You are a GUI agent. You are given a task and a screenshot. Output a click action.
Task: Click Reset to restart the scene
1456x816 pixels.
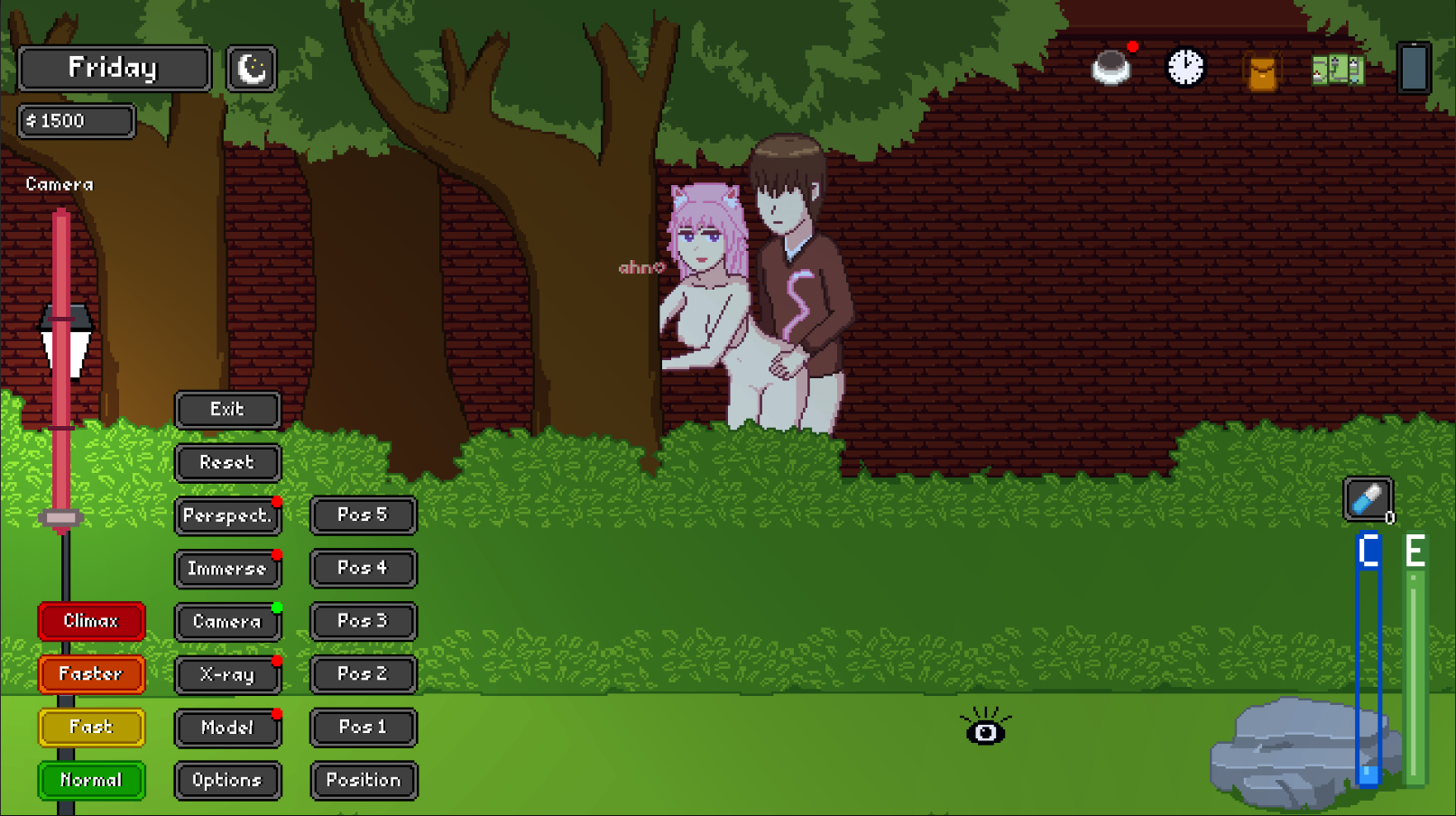tap(227, 463)
